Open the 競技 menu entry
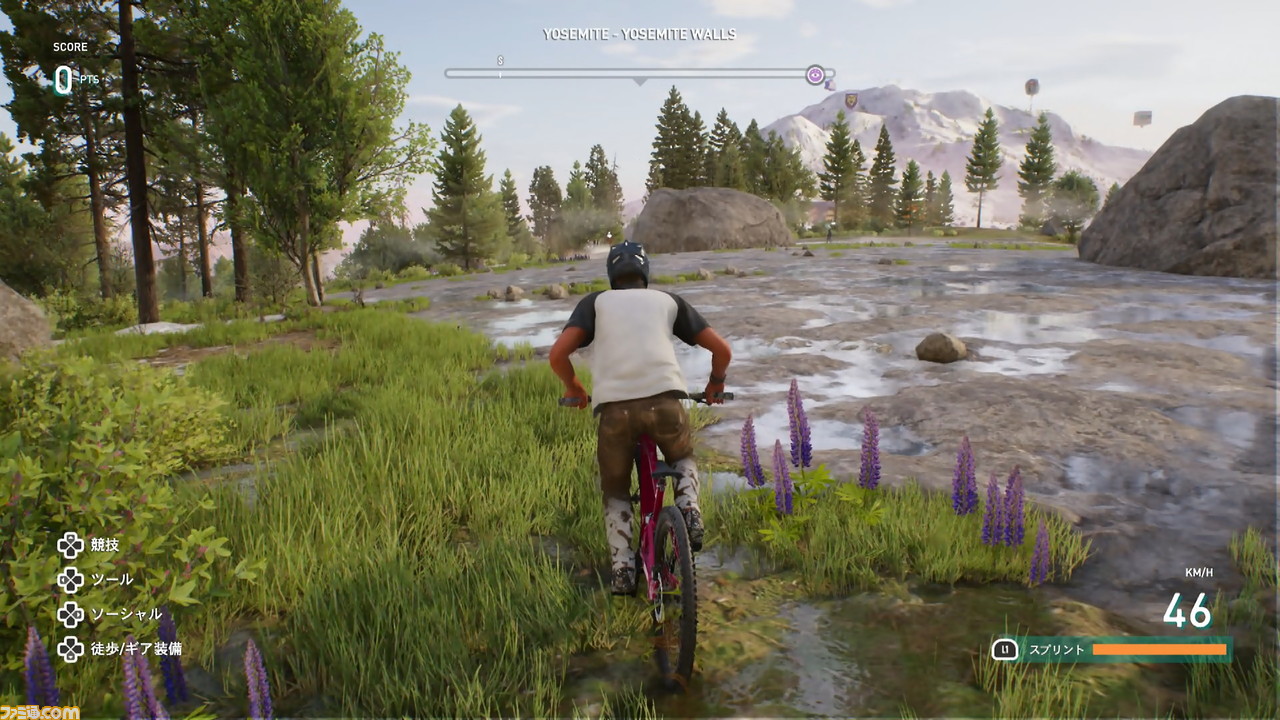 coord(104,545)
